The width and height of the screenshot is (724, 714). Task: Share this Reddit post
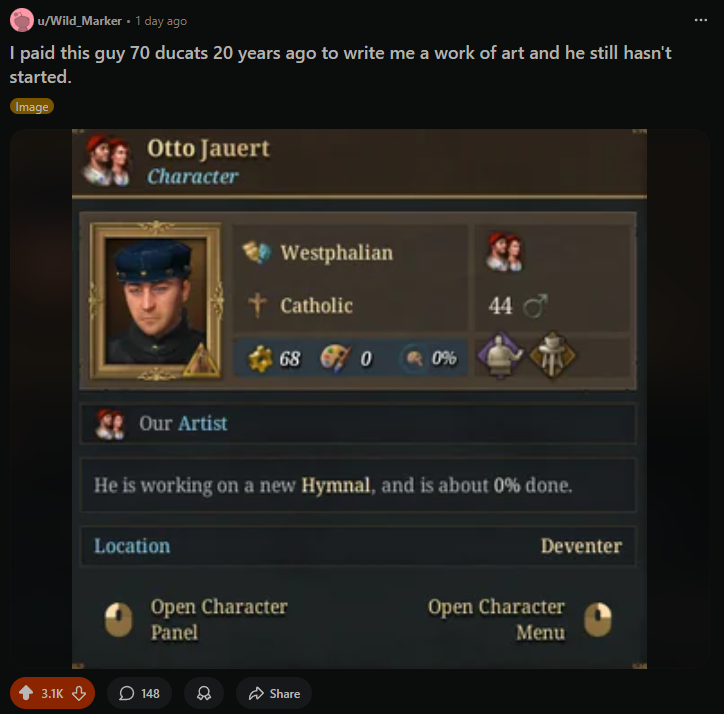point(274,693)
